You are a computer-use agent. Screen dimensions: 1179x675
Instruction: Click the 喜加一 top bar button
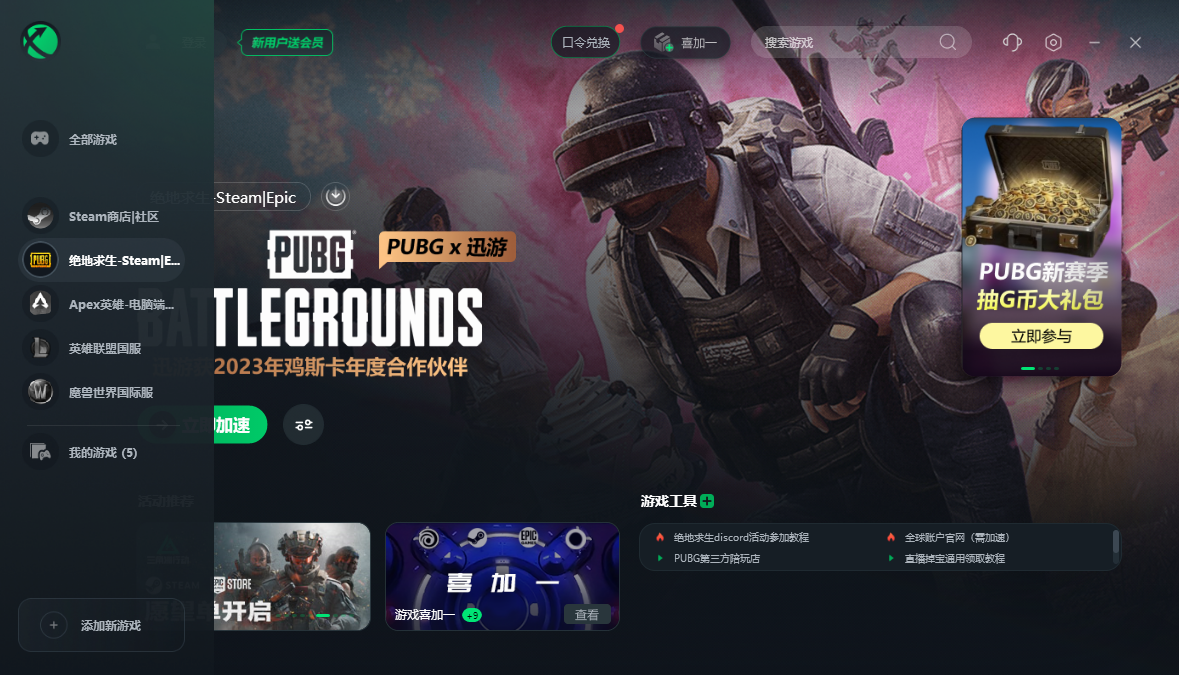(686, 42)
